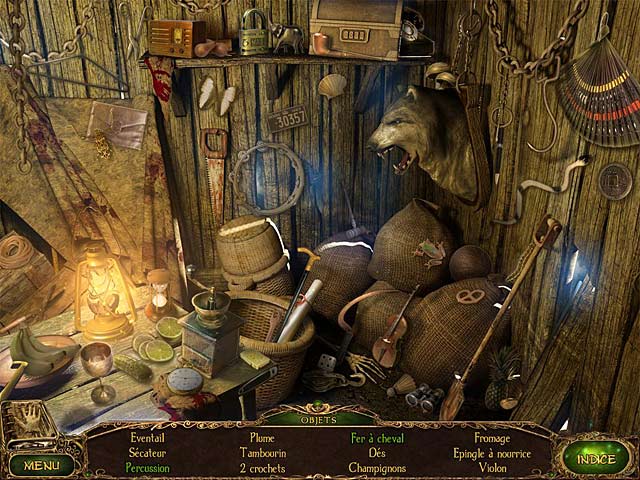Choose the Dés list entry
This screenshot has width=640, height=480.
click(x=377, y=452)
